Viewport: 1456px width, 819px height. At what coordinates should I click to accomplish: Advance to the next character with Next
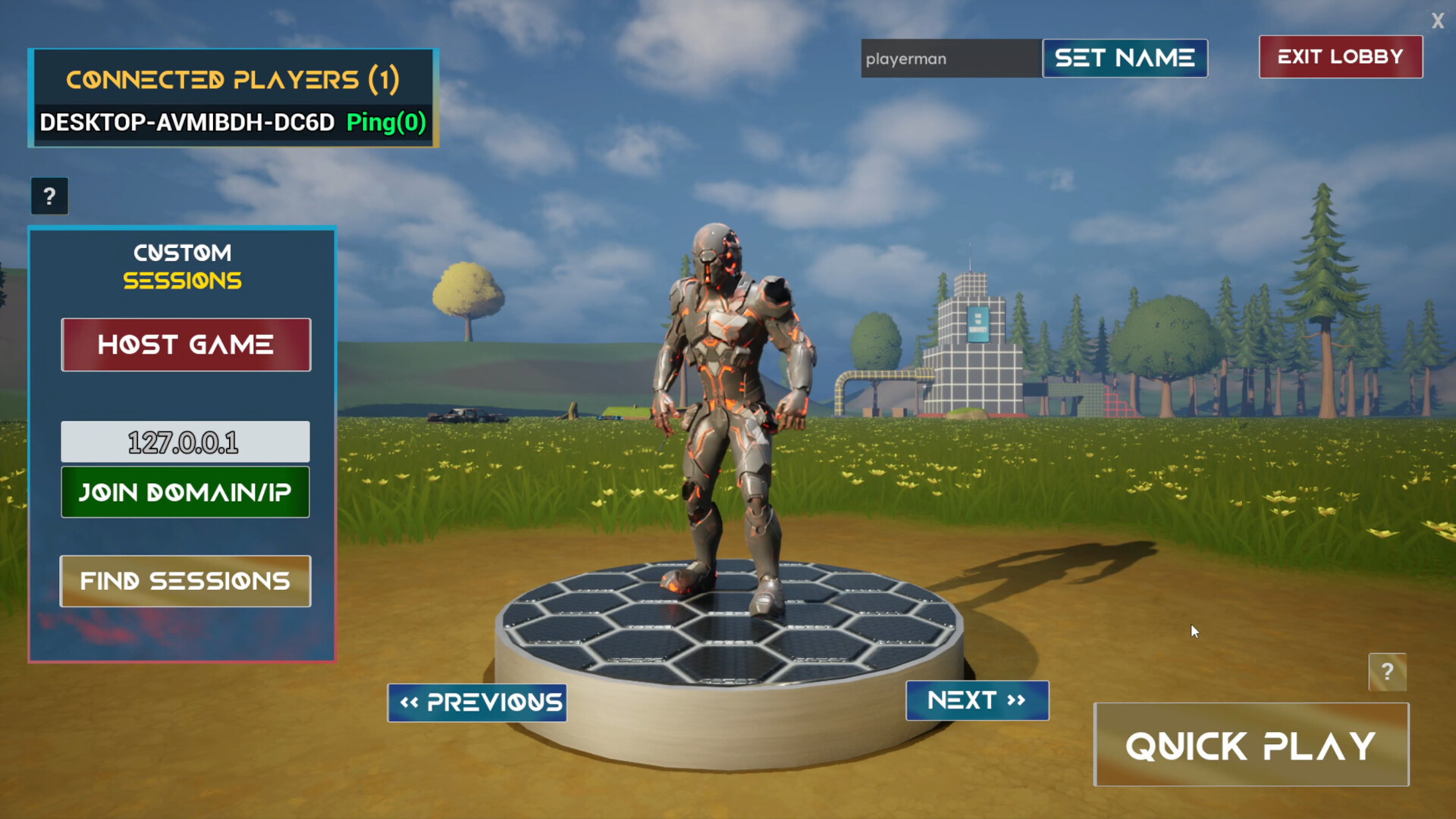(977, 700)
